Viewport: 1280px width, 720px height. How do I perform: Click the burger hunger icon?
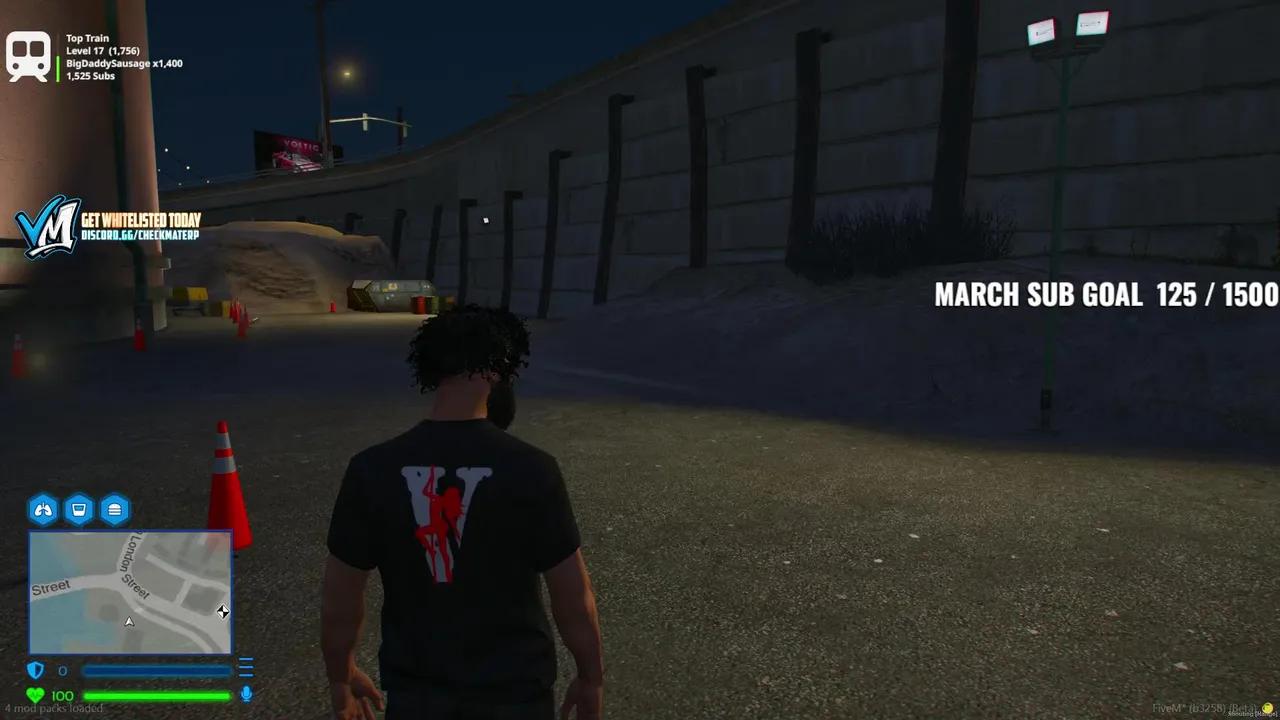[x=115, y=510]
